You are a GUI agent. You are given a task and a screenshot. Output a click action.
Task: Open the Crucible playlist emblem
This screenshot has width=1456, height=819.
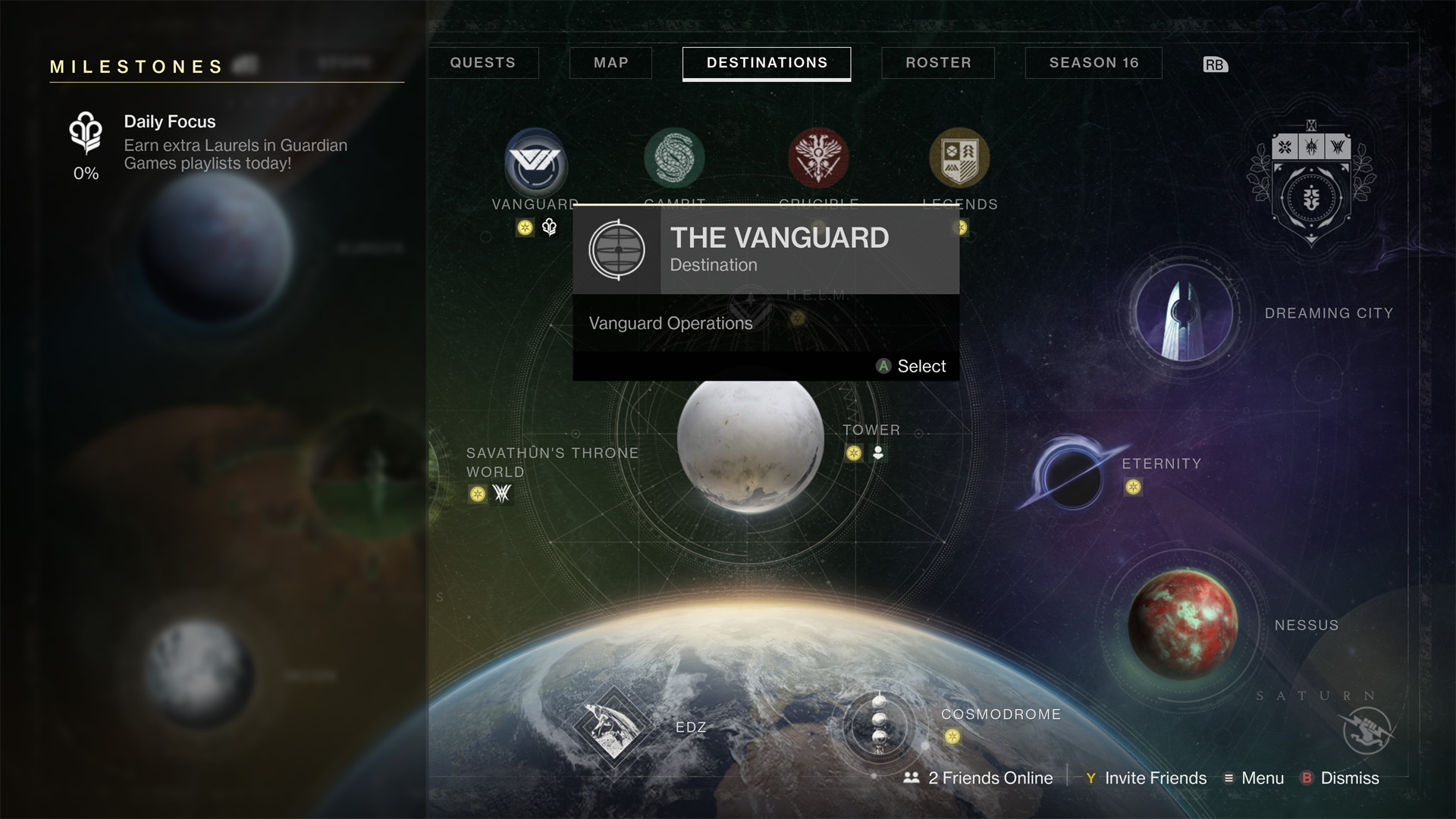click(818, 158)
